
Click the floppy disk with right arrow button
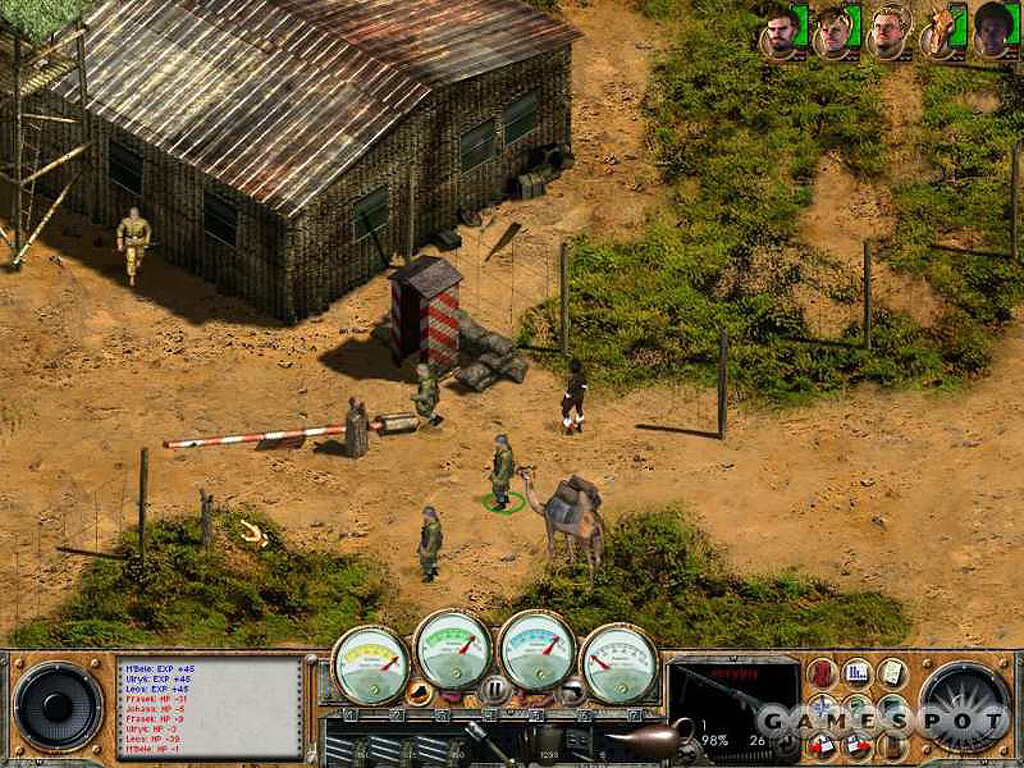click(858, 745)
